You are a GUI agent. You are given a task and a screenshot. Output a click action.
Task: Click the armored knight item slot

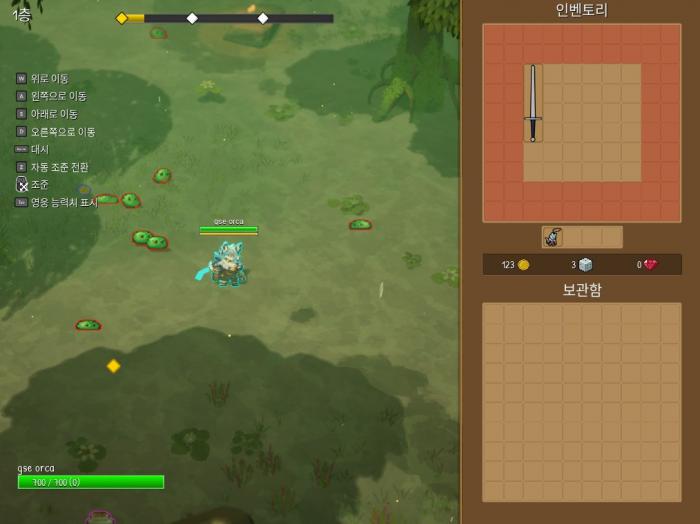click(552, 237)
